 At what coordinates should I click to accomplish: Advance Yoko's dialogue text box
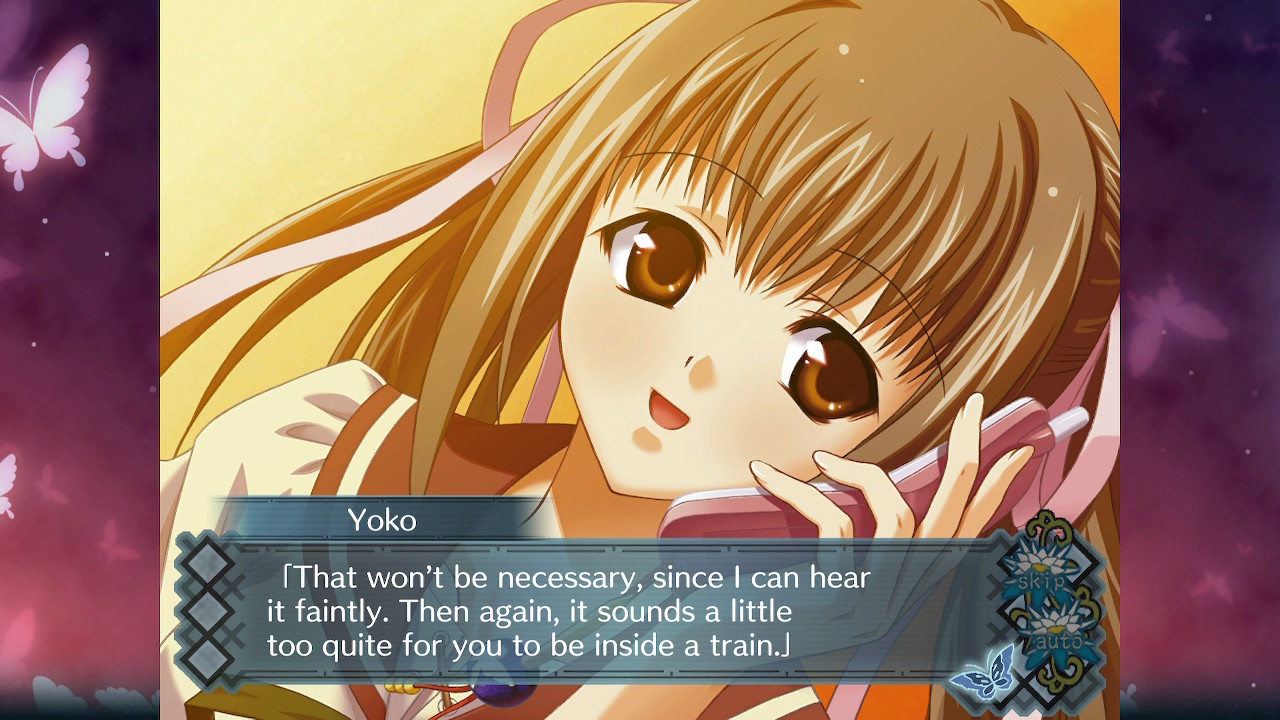click(x=580, y=612)
